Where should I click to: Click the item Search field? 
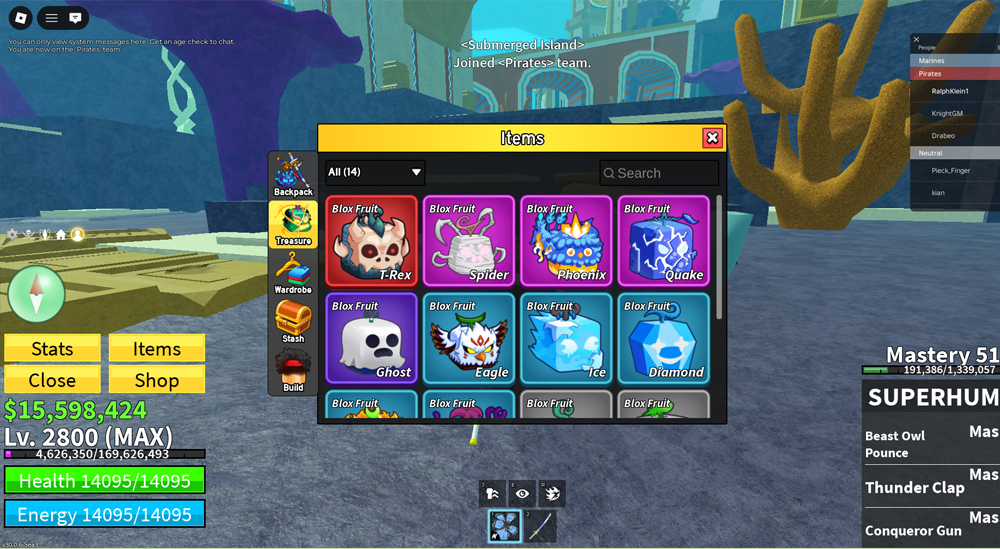[x=660, y=173]
